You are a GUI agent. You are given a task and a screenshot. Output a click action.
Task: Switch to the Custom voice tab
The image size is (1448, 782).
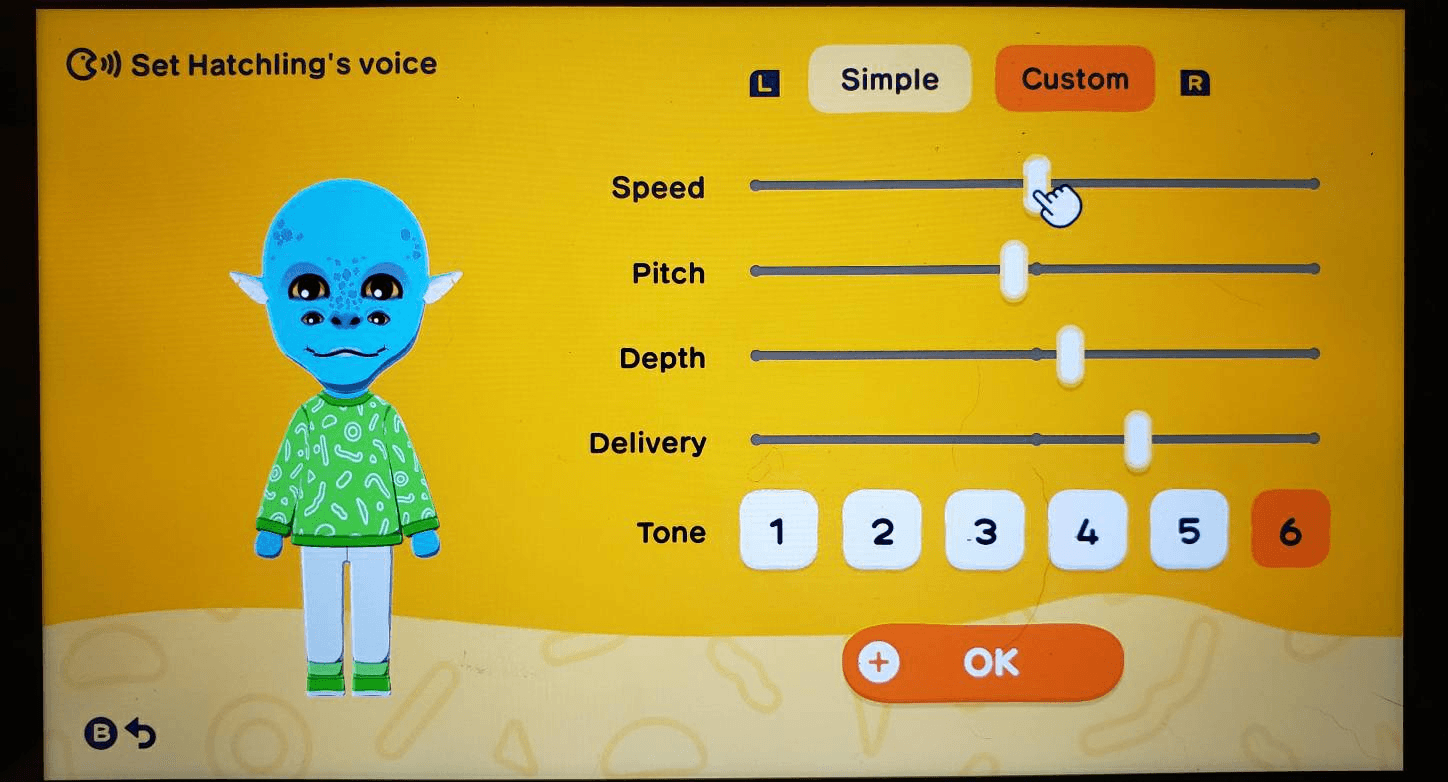click(x=1074, y=79)
